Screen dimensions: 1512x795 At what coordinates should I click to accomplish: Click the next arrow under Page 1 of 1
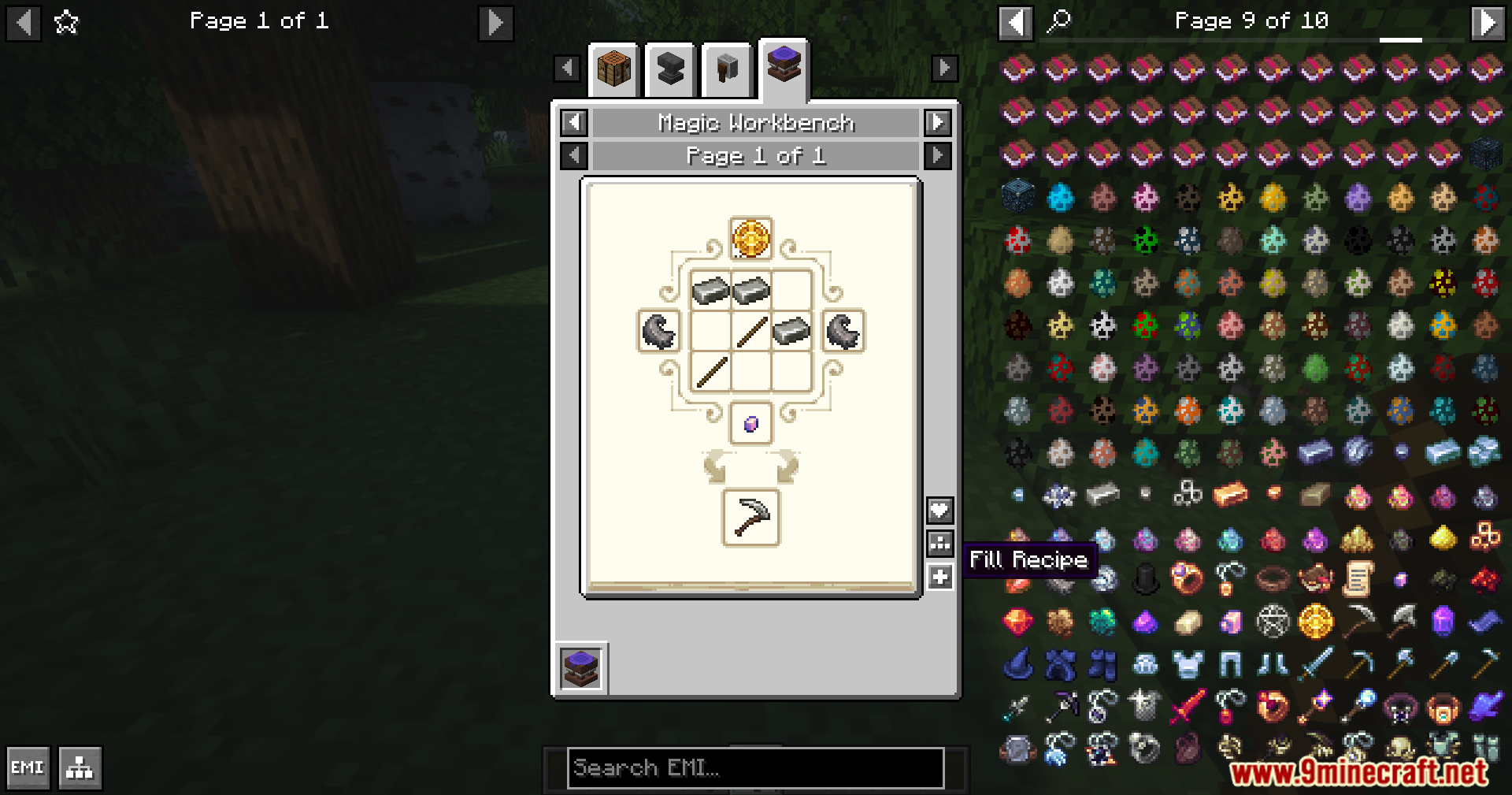[x=936, y=155]
